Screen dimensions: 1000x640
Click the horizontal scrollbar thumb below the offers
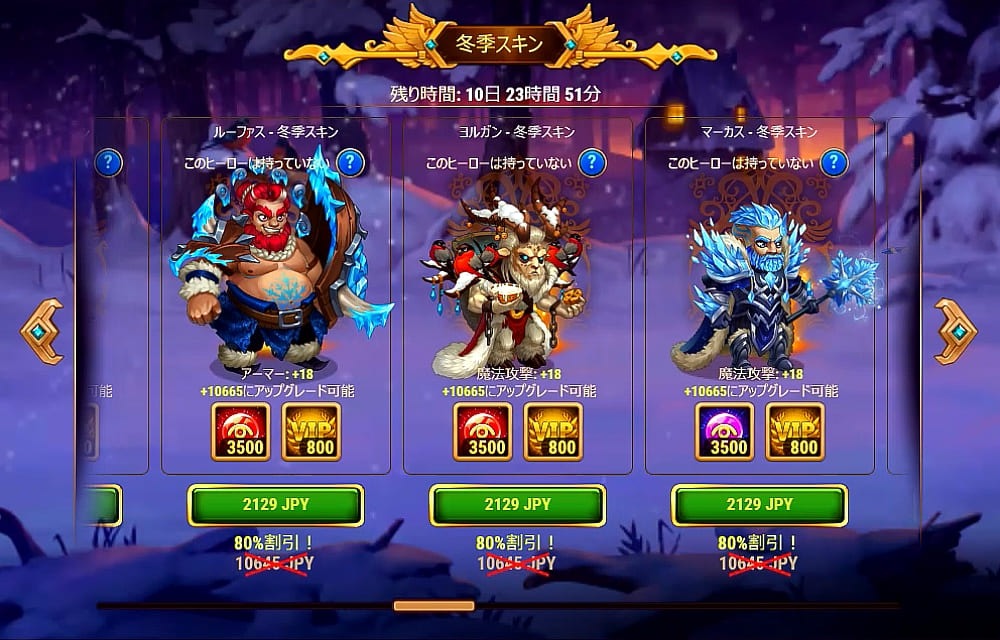click(x=433, y=606)
